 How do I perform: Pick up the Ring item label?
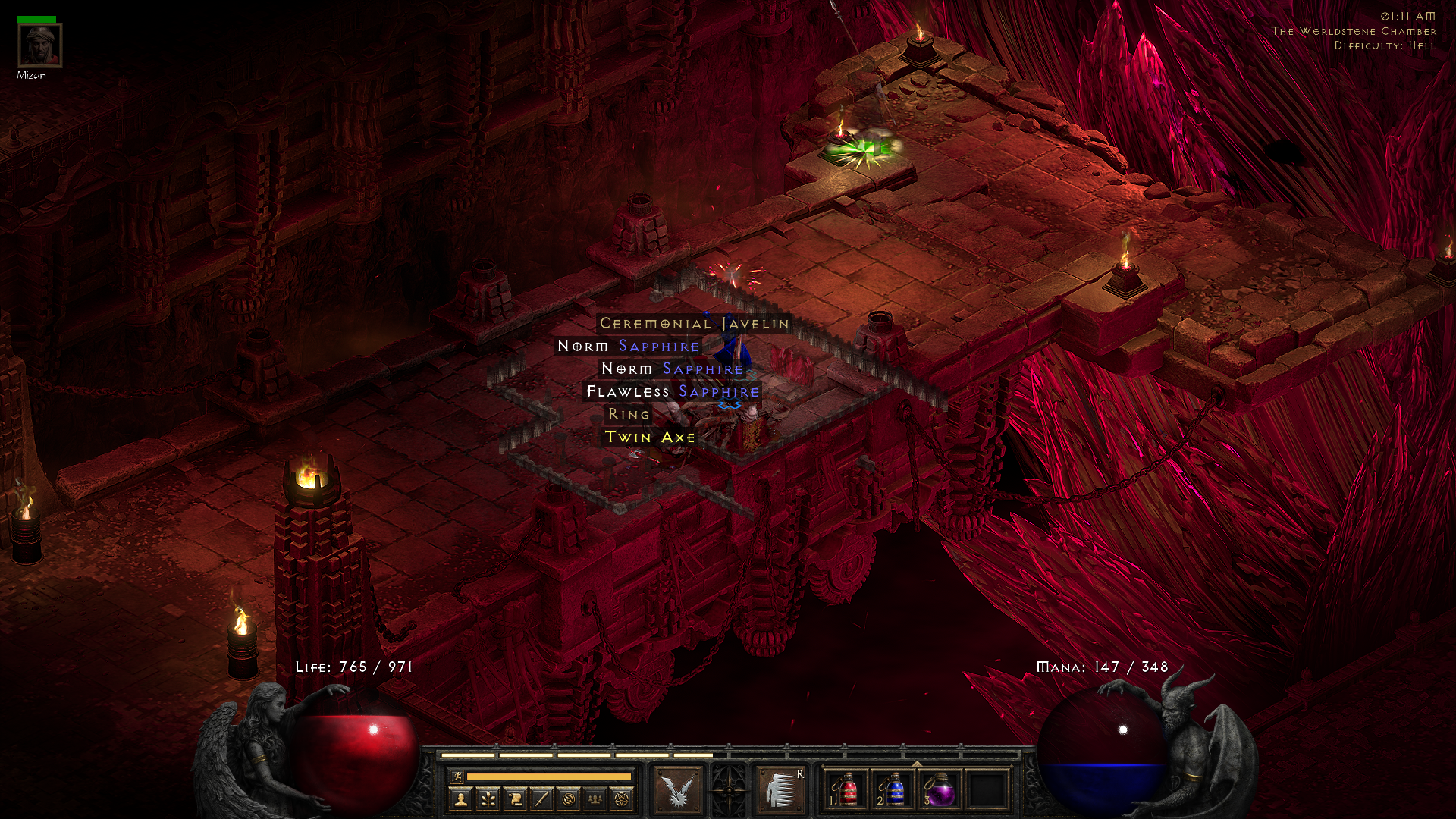629,415
